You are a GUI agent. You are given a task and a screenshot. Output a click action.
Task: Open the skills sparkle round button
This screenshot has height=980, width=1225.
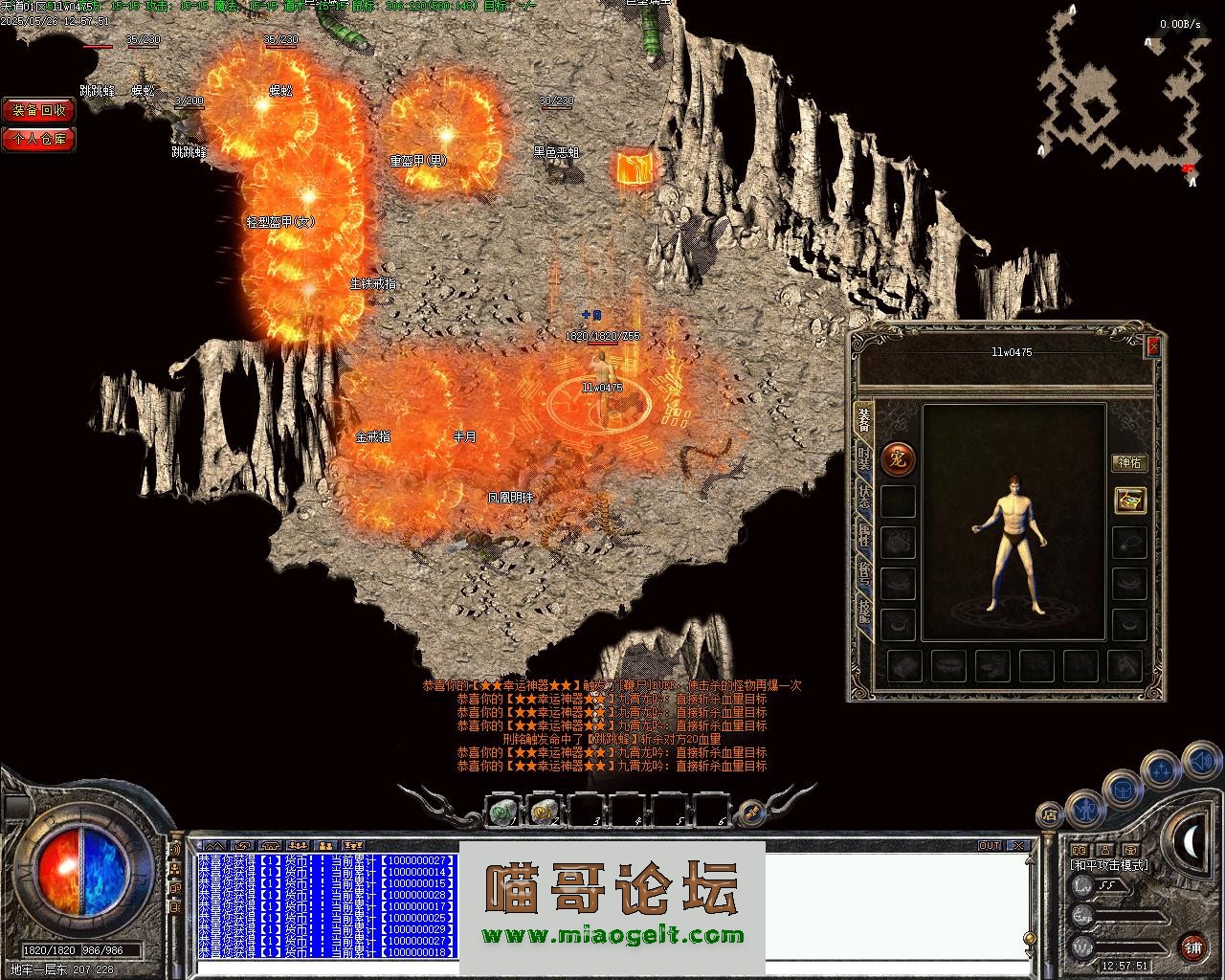tap(1162, 769)
